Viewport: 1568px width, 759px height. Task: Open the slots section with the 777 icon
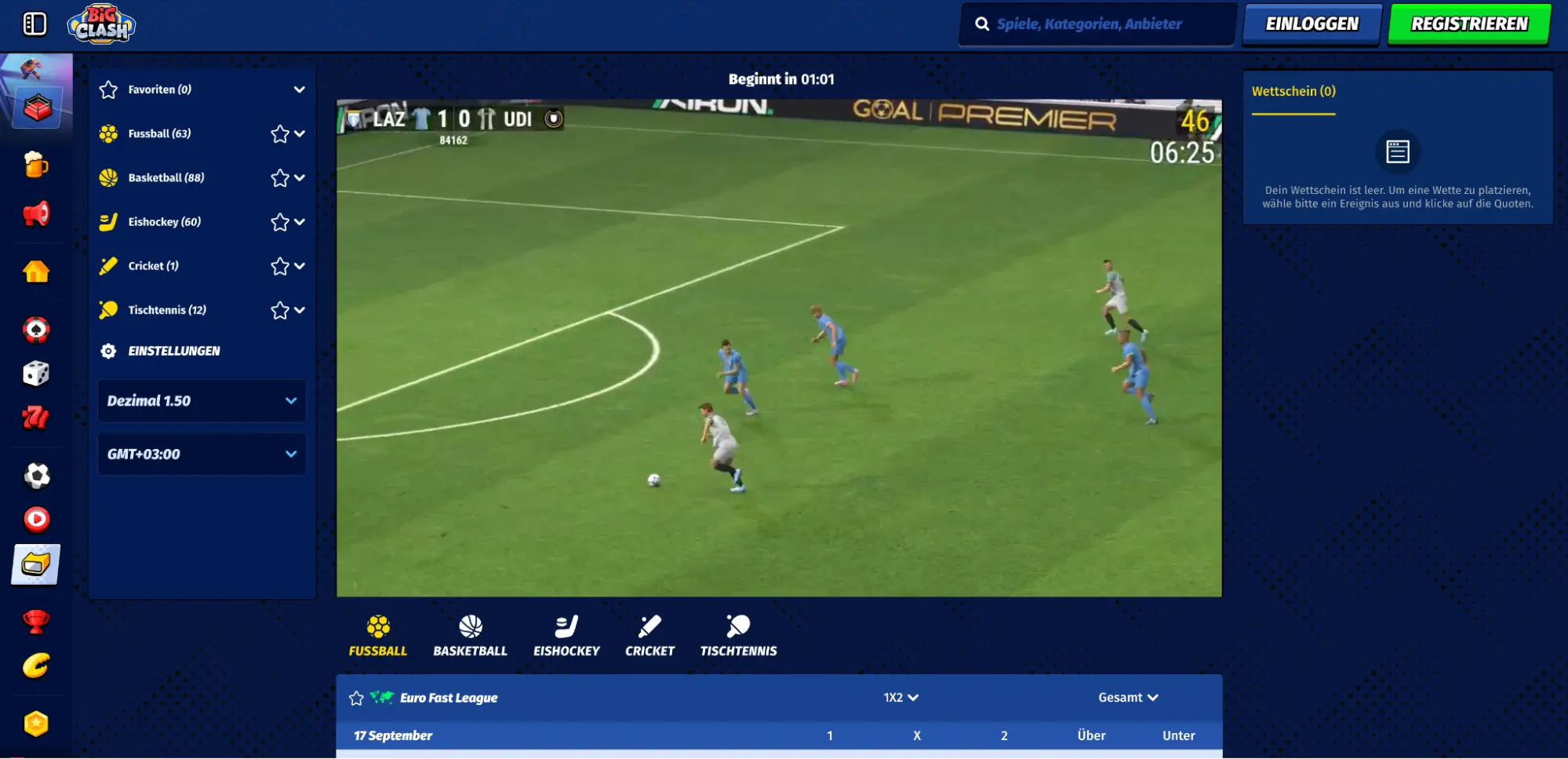click(36, 418)
